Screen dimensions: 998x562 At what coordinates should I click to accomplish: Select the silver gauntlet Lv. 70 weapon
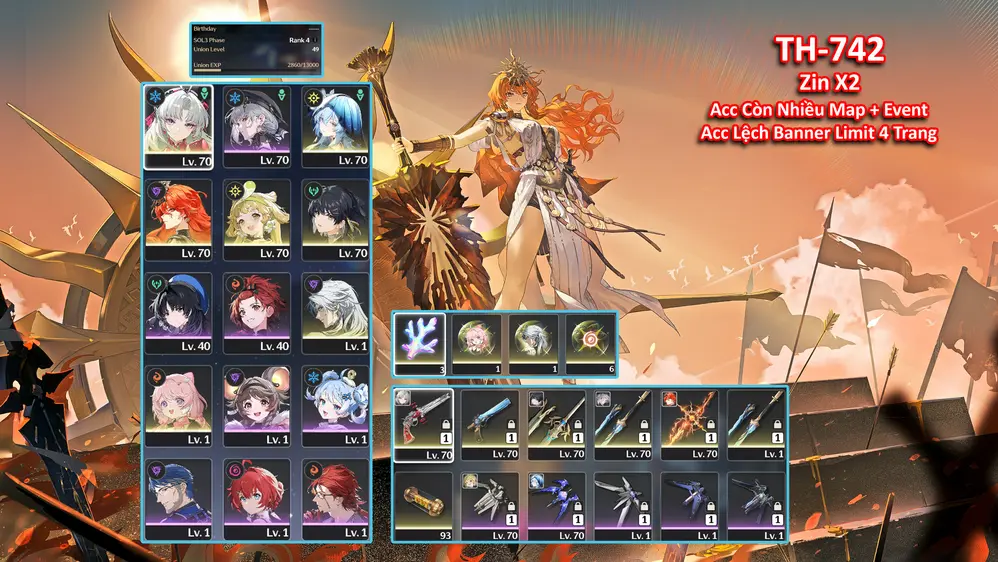tap(490, 506)
